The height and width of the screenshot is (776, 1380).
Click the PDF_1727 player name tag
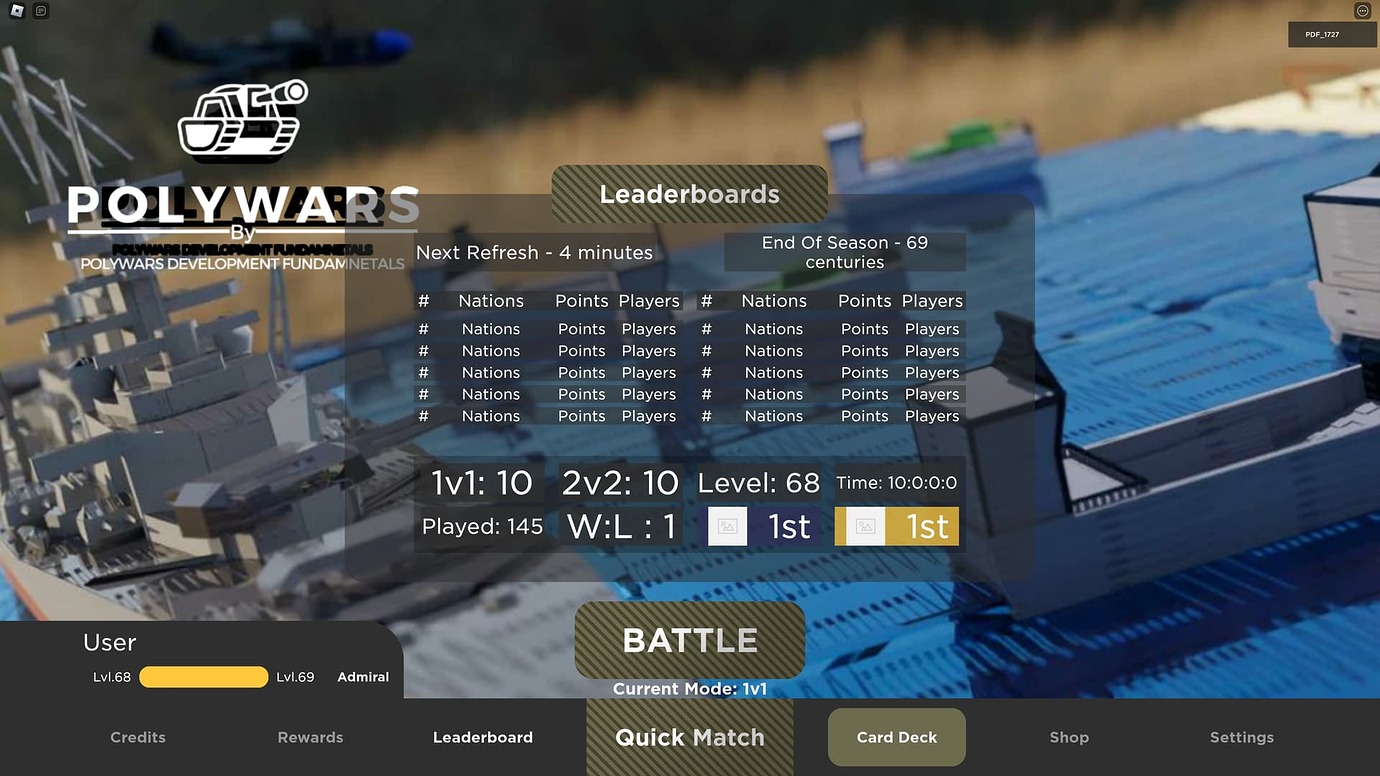pyautogui.click(x=1332, y=35)
